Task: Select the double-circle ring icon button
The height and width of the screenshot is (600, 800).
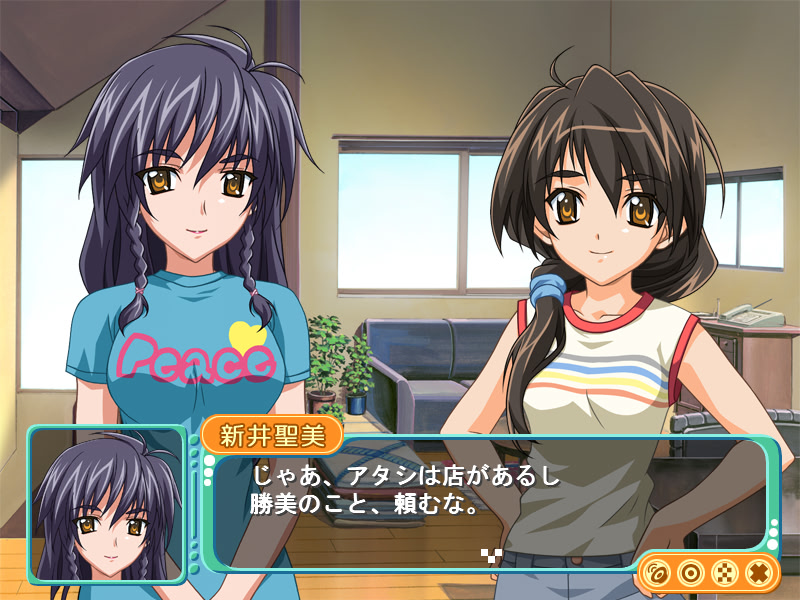Action: pos(690,573)
